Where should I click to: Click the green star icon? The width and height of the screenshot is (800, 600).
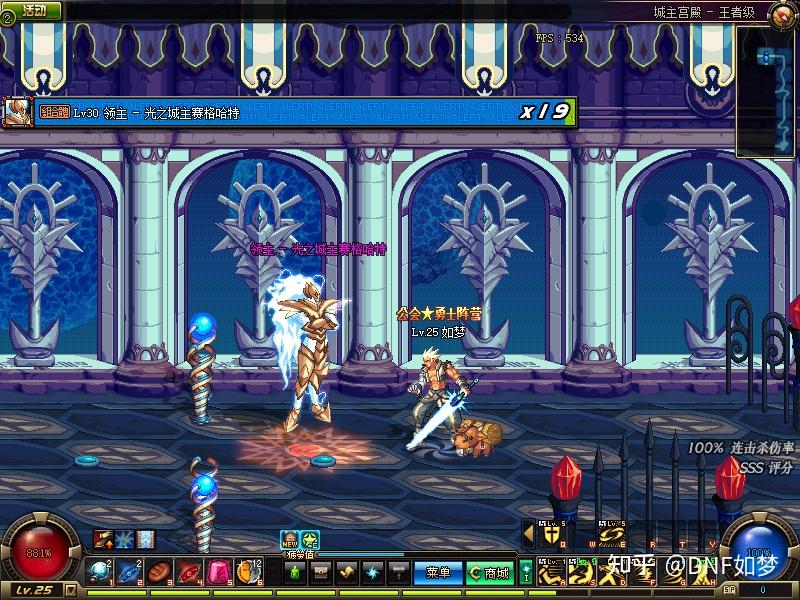pos(310,540)
